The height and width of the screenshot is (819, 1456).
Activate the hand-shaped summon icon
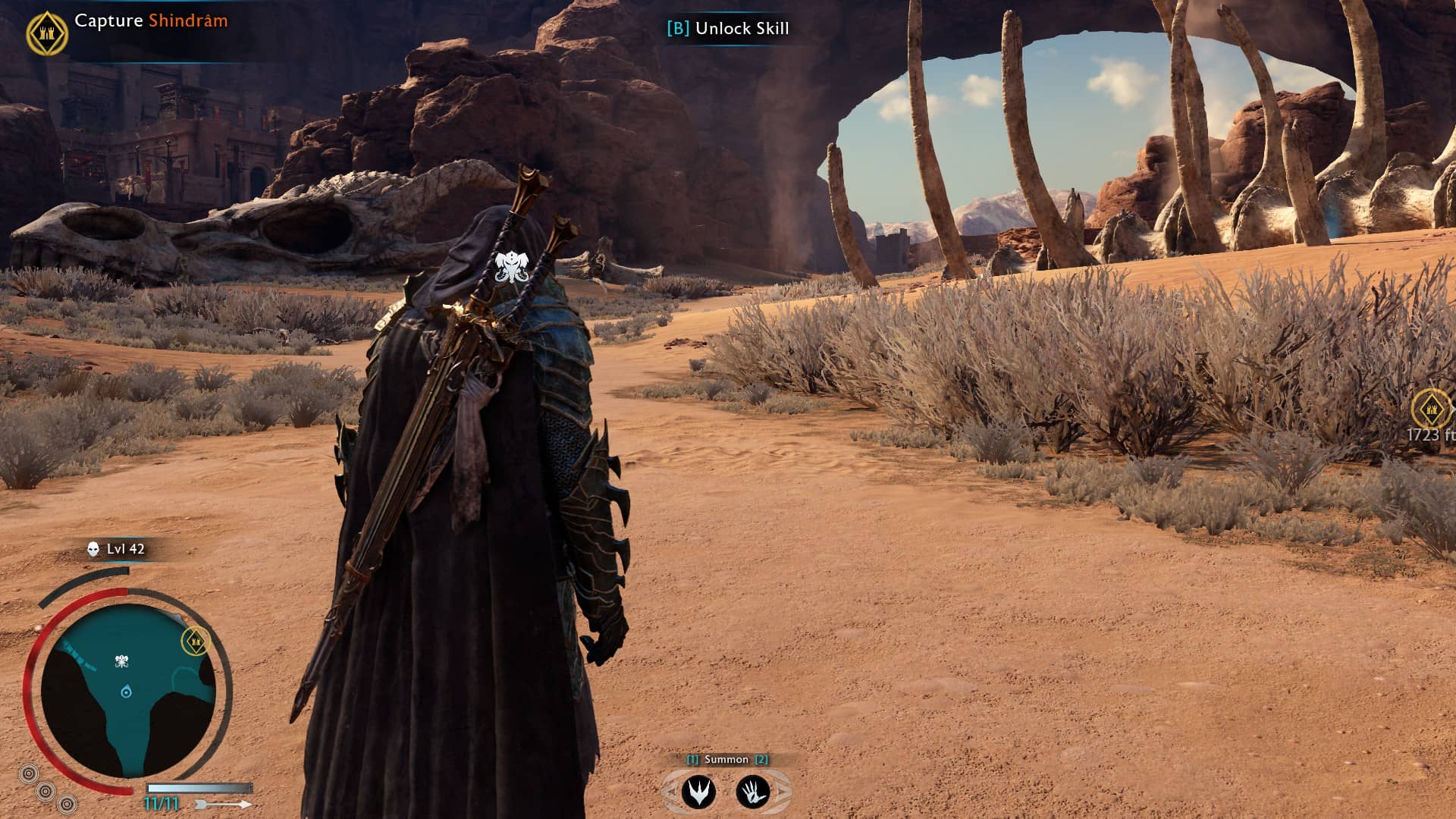click(x=753, y=792)
